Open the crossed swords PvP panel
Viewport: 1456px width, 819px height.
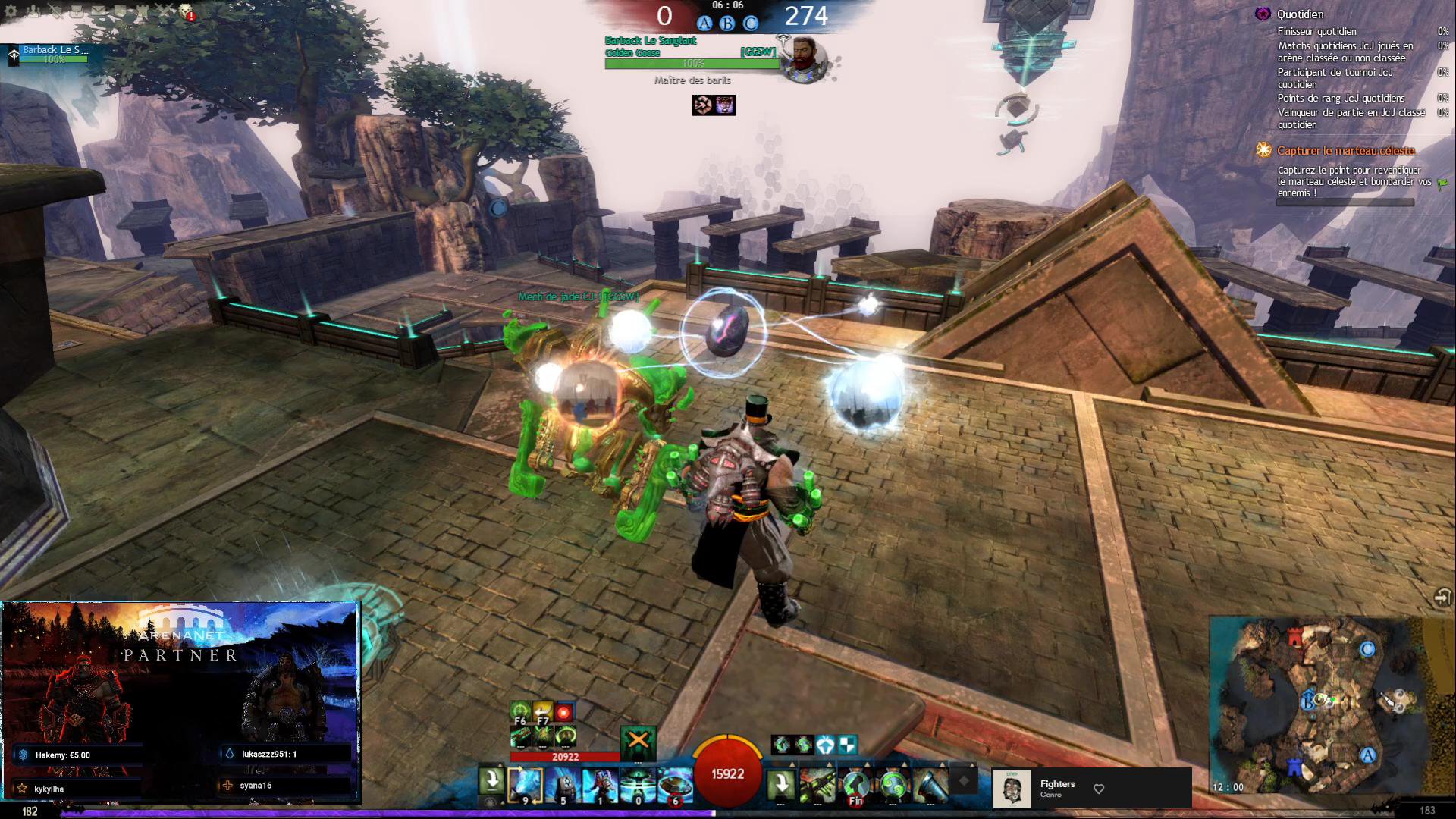[165, 11]
